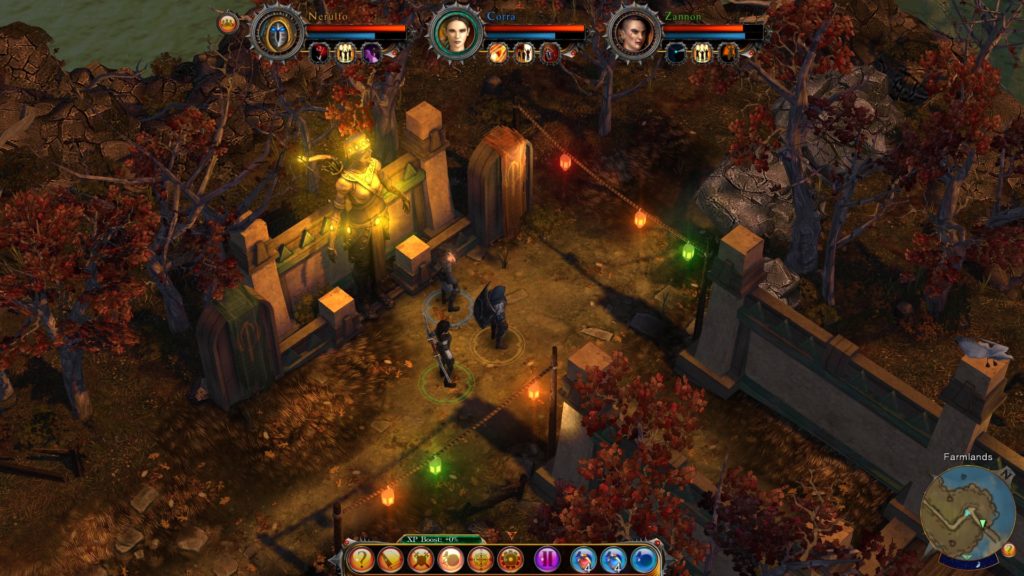Activate Nerulfo's purple ability icon
1024x576 pixels.
click(x=372, y=53)
